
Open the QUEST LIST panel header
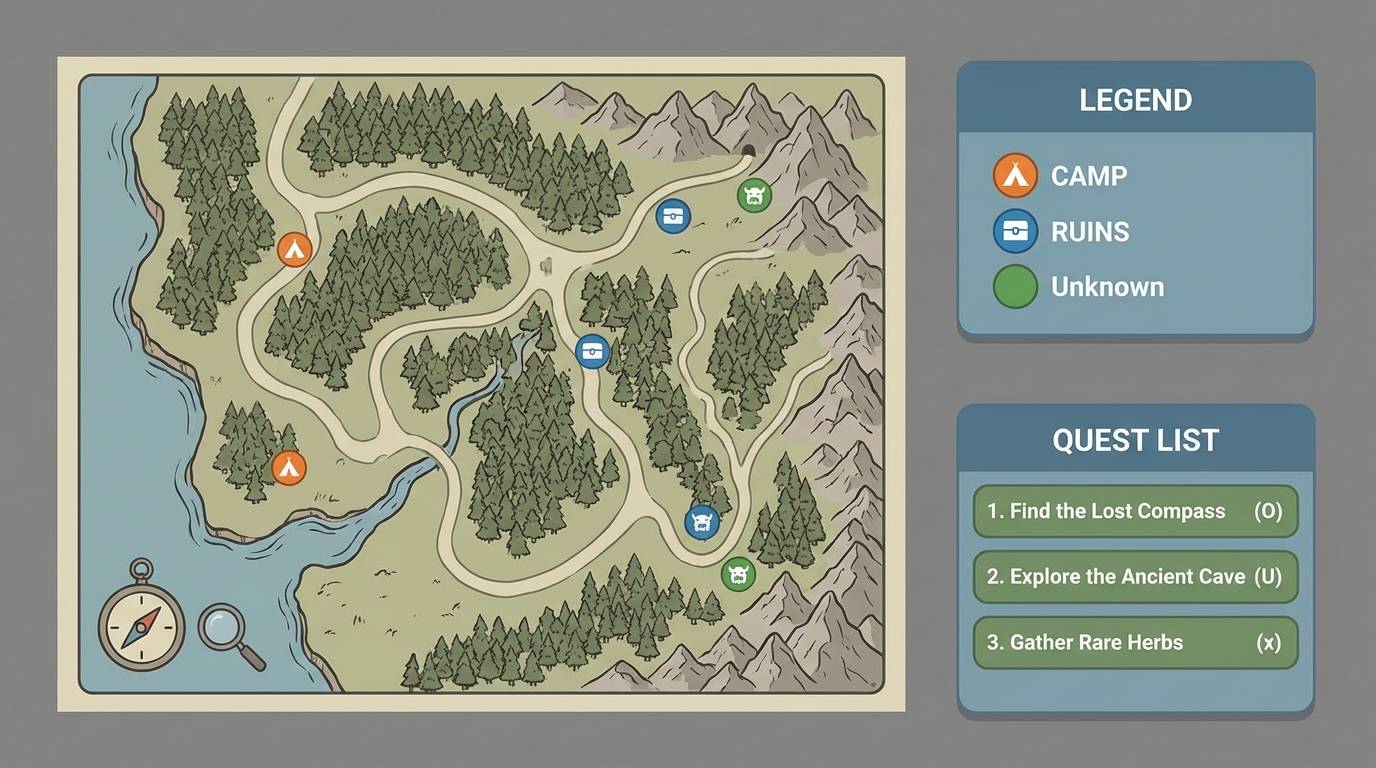(x=1136, y=440)
